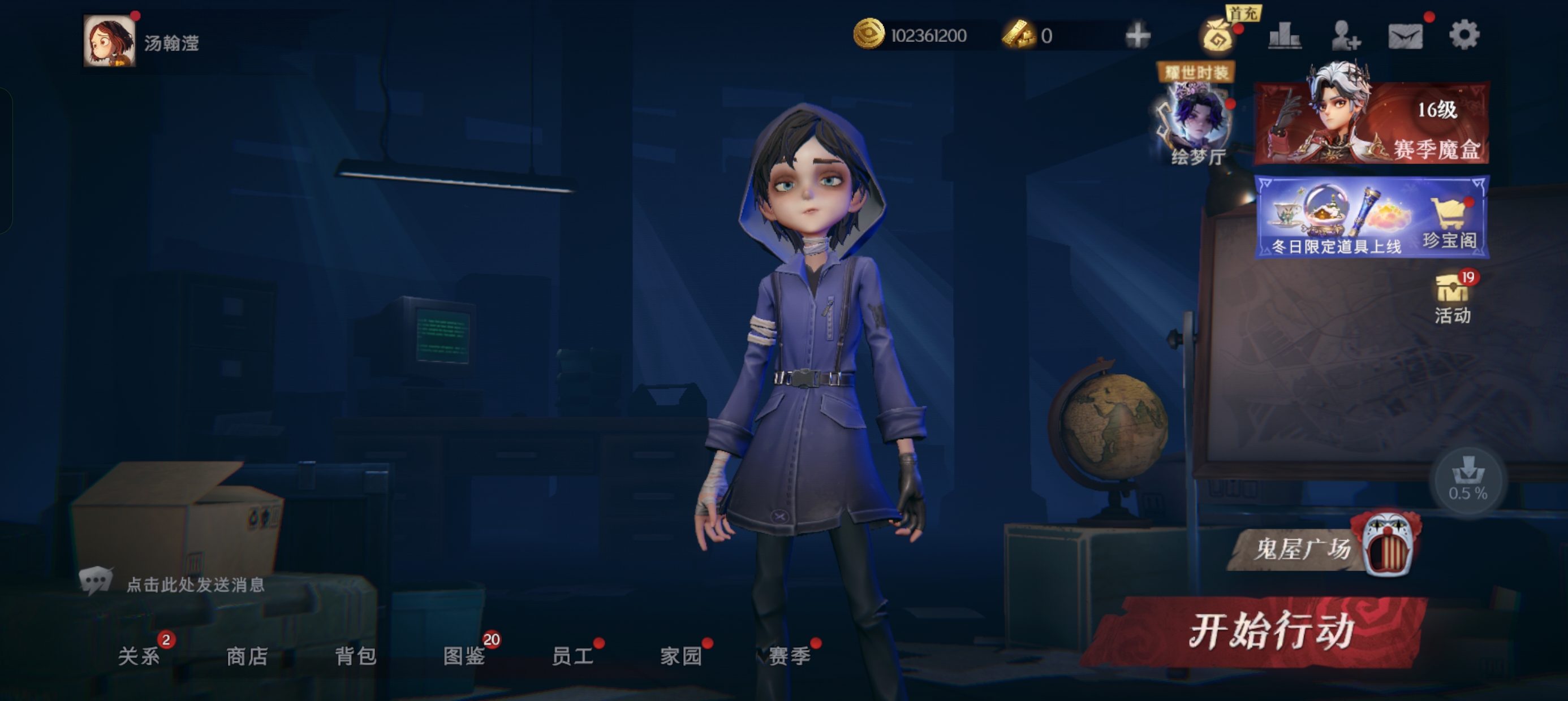
Task: Open the player profile avatar
Action: click(110, 41)
